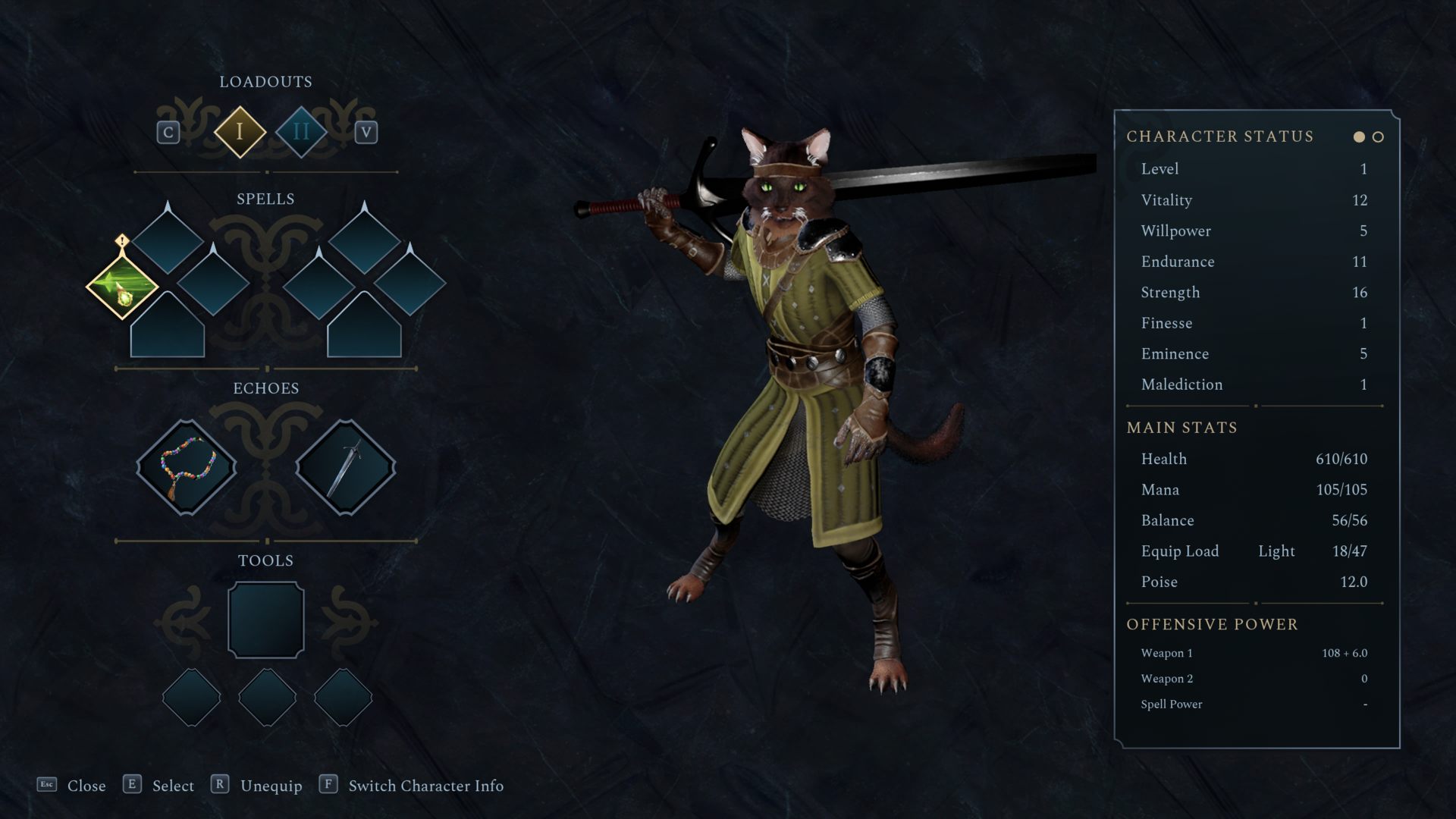Viewport: 1456px width, 819px height.
Task: Switch to loadout II
Action: pos(301,132)
